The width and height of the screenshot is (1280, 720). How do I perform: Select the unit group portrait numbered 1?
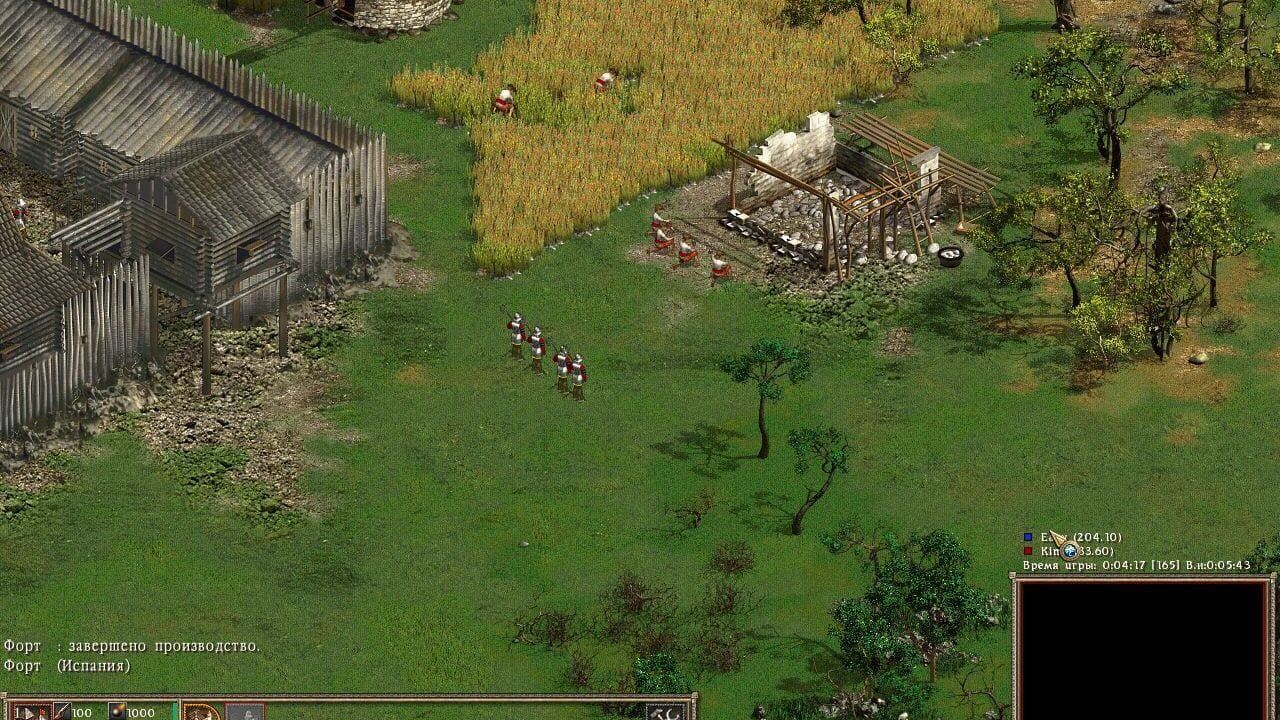point(31,712)
